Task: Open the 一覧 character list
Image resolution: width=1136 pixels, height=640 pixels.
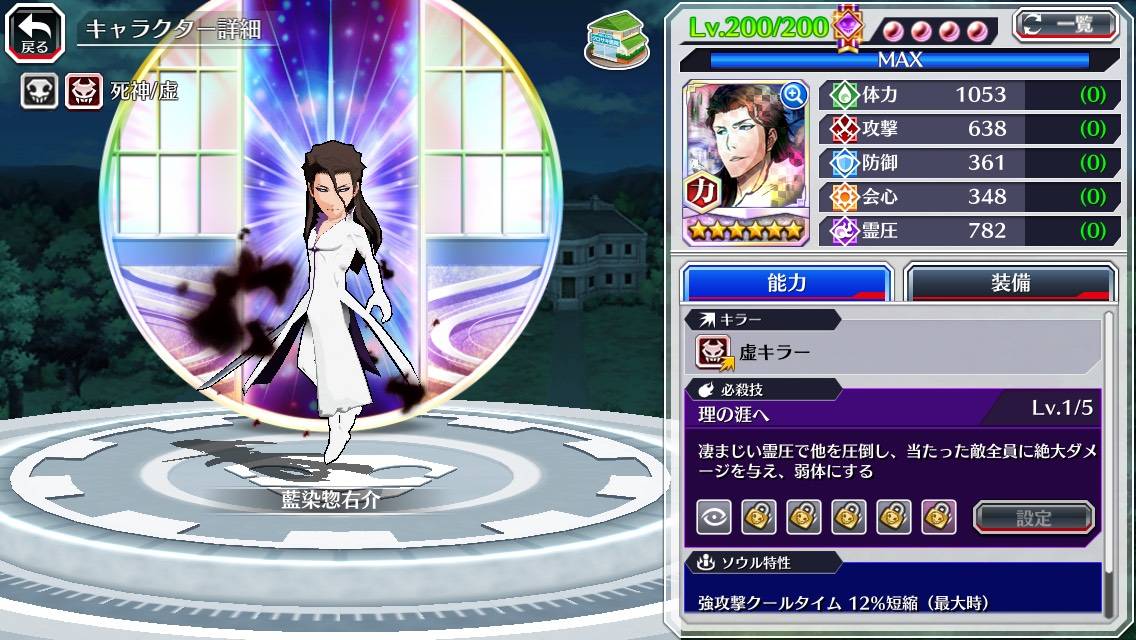Action: [1065, 24]
